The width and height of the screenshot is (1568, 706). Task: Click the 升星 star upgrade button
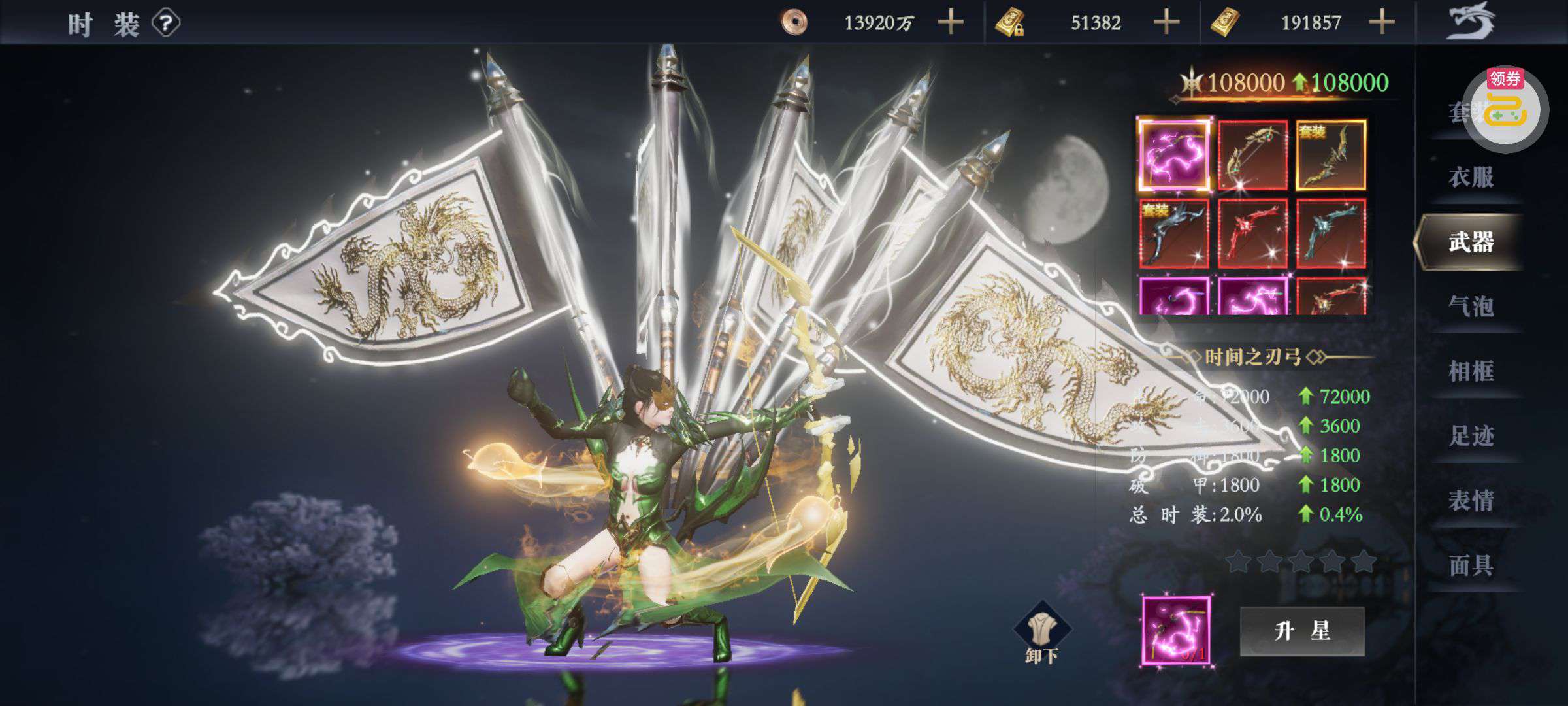(1302, 631)
